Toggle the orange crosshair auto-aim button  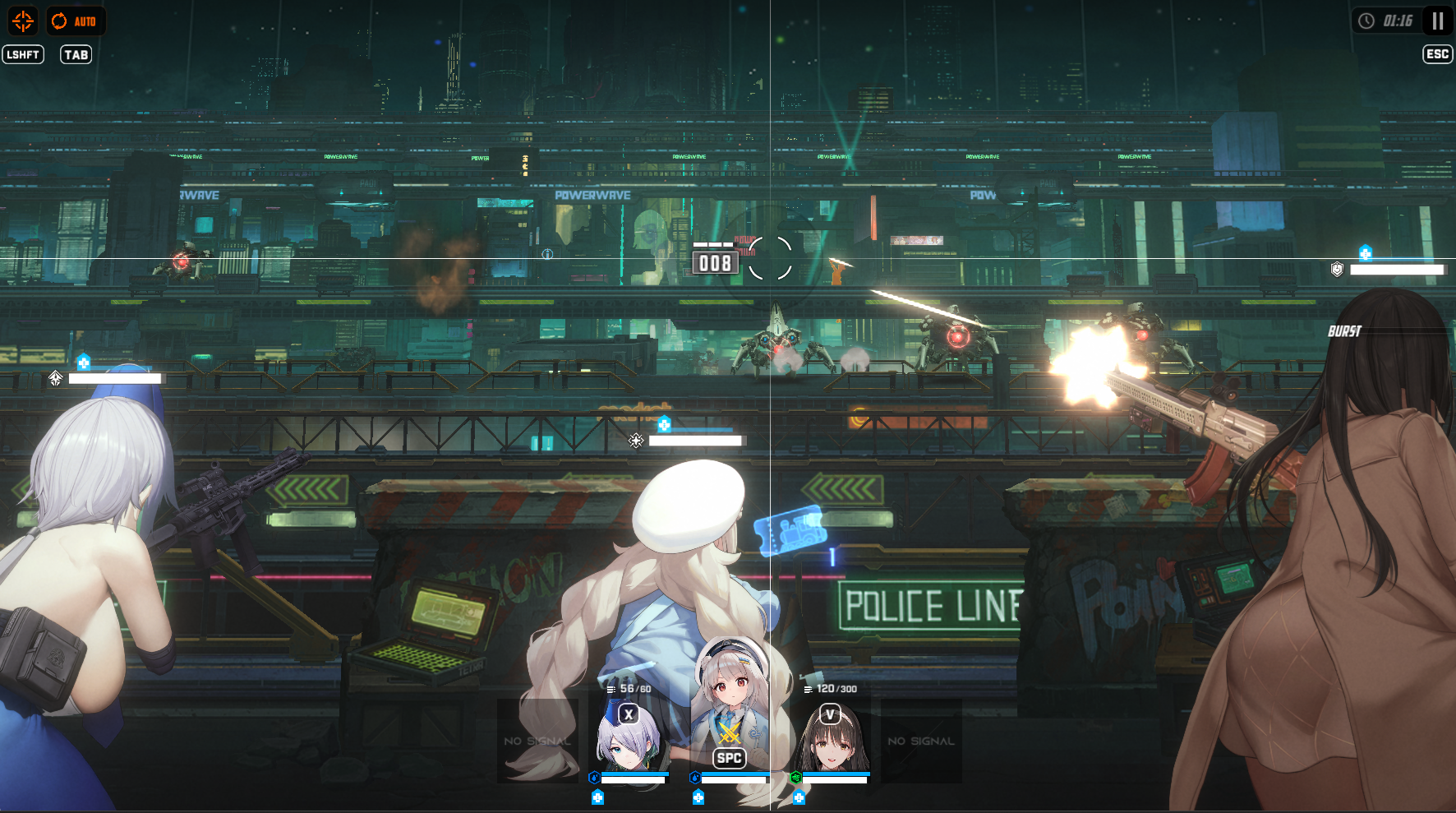click(23, 21)
